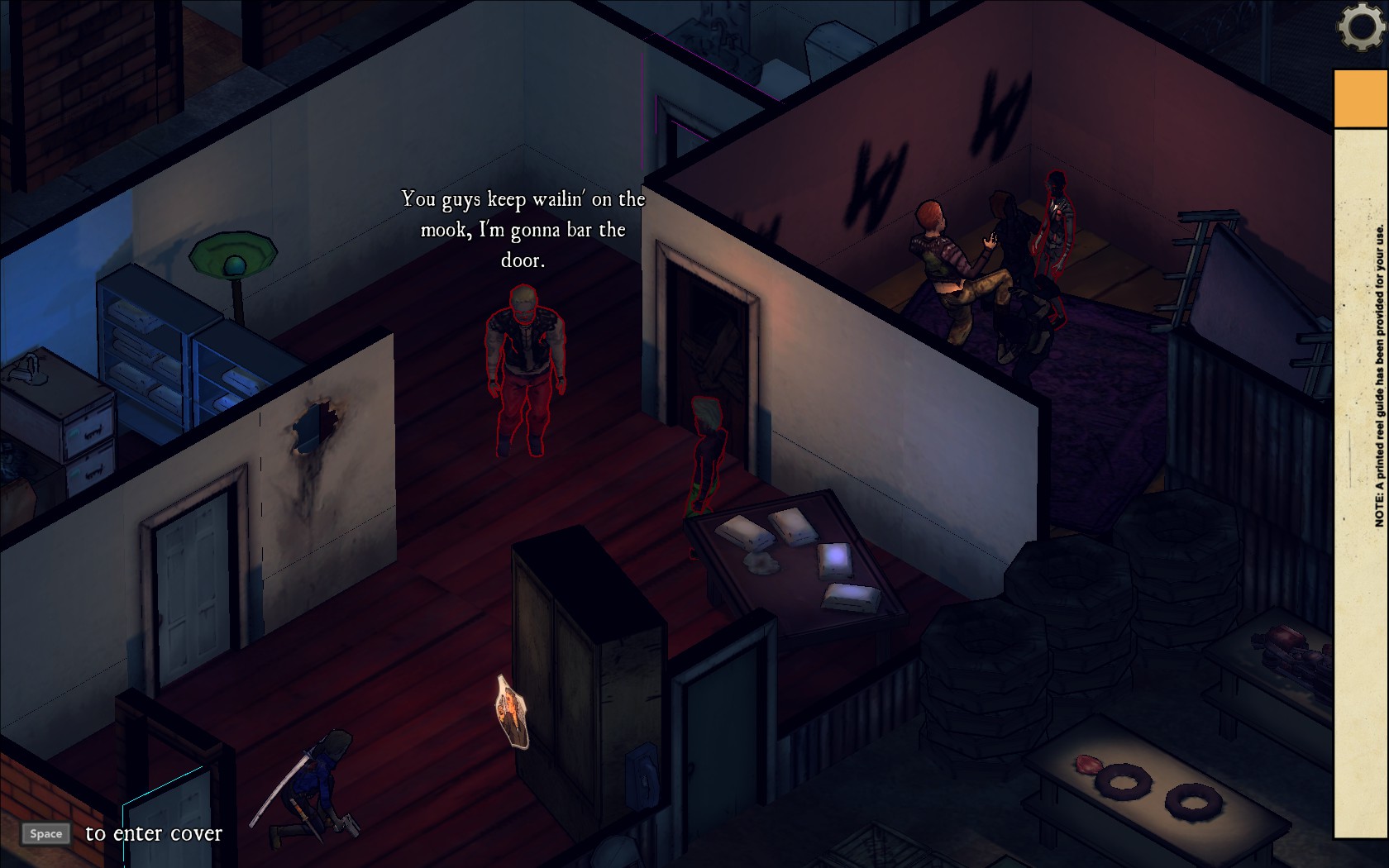1389x868 pixels.
Task: Click the orange tab on the reel guide
Action: coord(1361,98)
